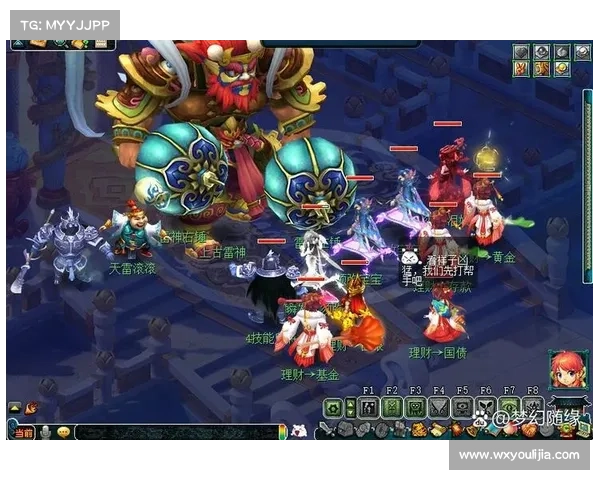Viewport: 600px width, 480px height.
Task: Click the chat message input bar
Action: click(x=175, y=433)
